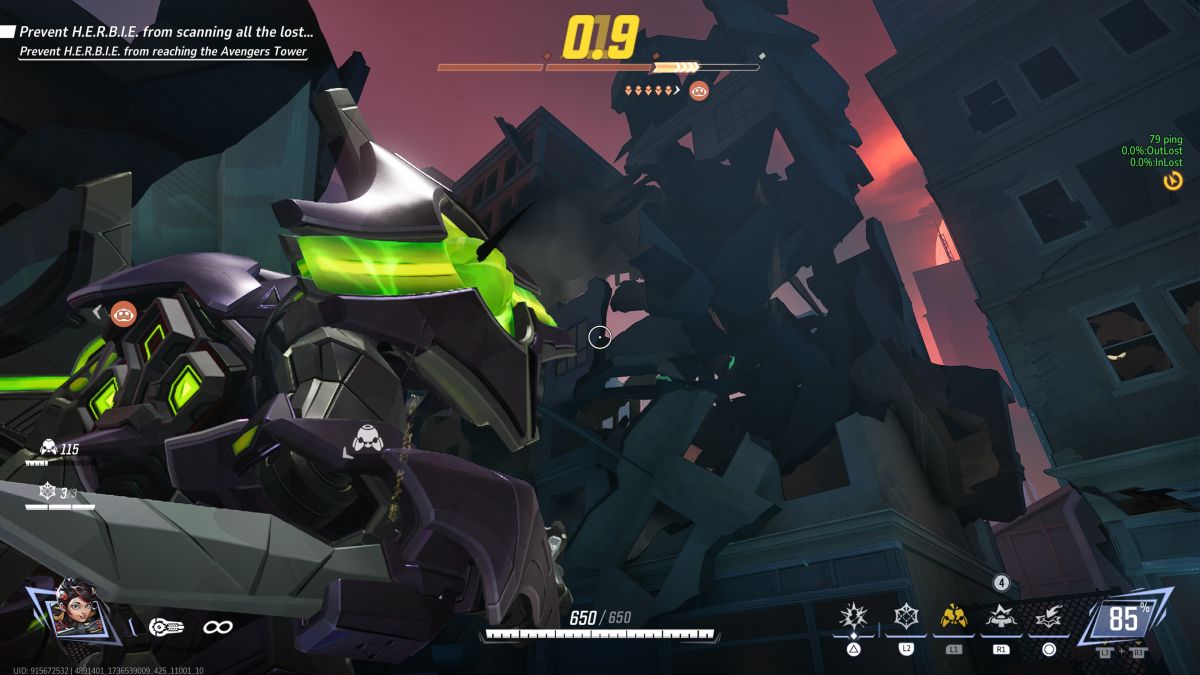
Task: Click the H.E.R.B.I.E. icon beside the progress bar
Action: click(x=699, y=91)
